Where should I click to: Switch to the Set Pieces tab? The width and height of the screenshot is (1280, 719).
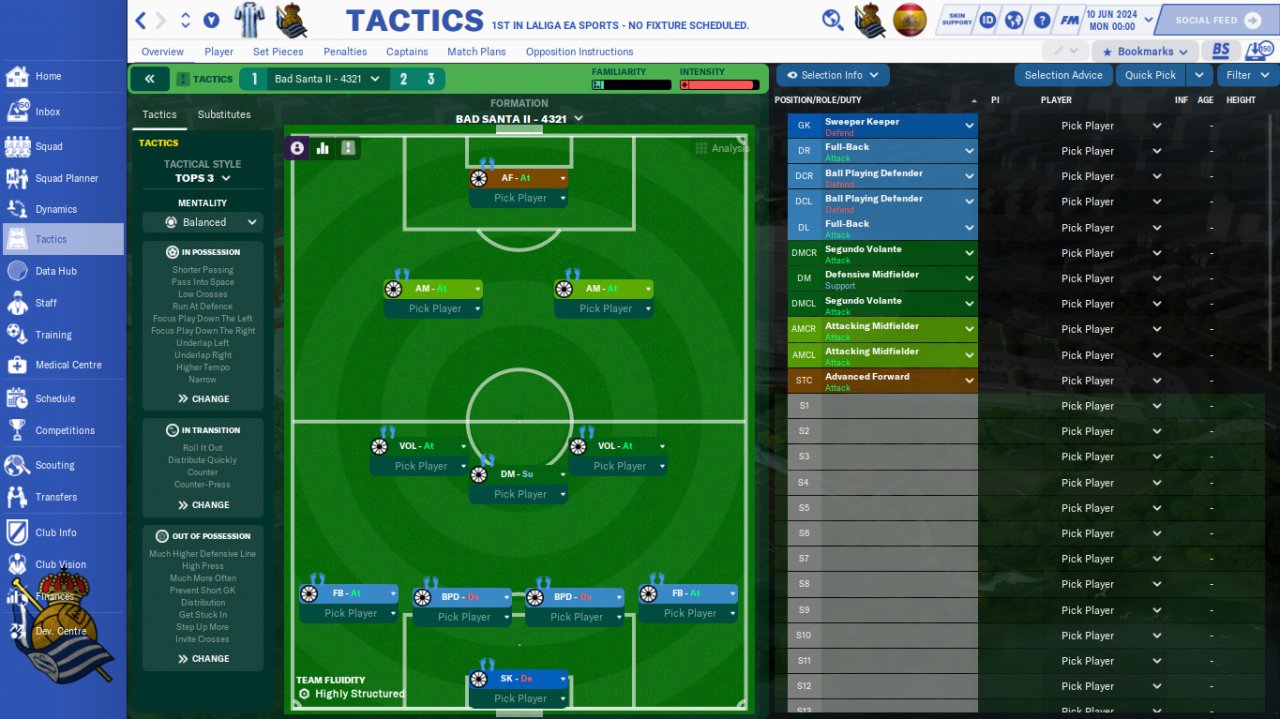[278, 52]
